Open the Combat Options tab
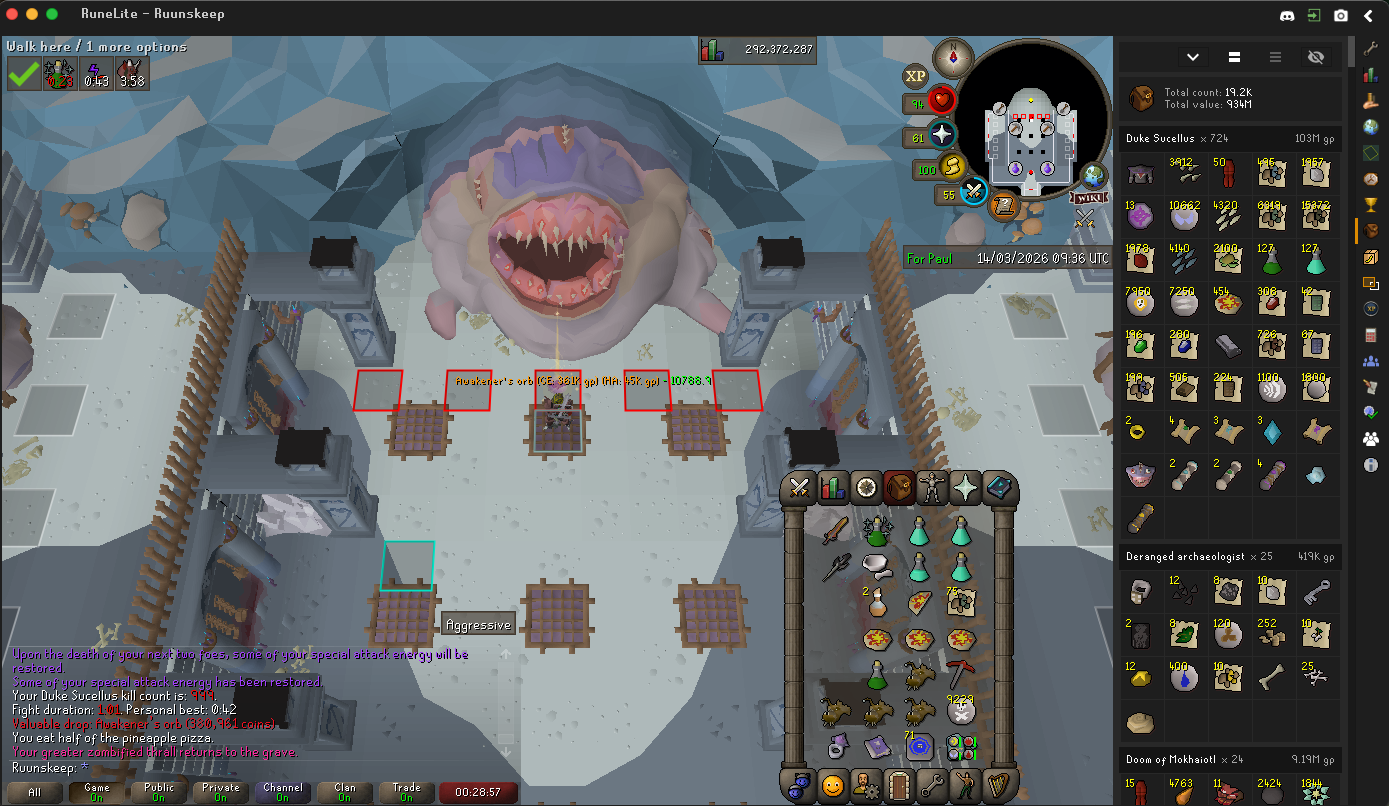Screen dimensions: 1389x806 point(799,488)
